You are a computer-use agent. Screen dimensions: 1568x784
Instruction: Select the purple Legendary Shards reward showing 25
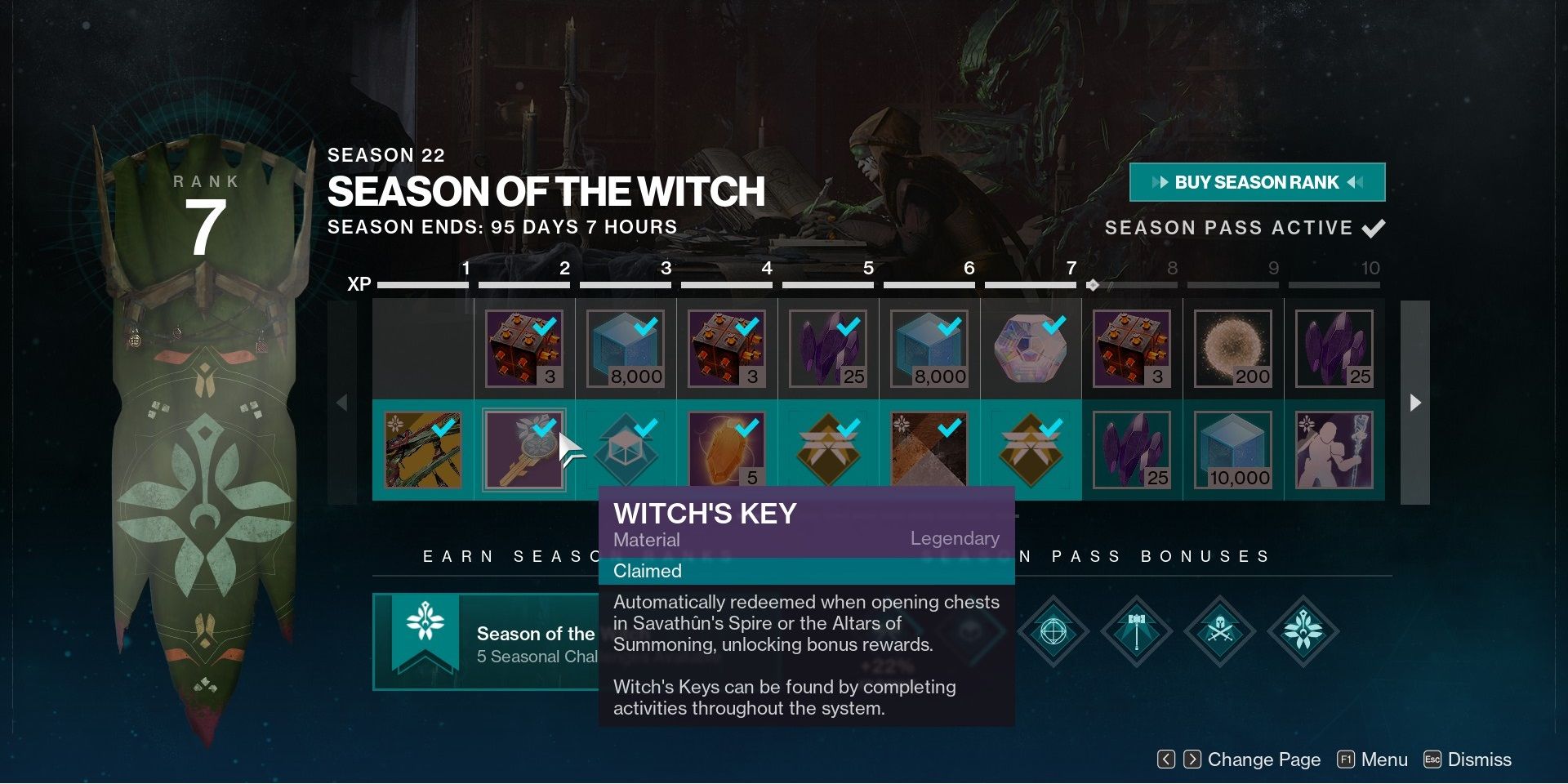point(827,347)
